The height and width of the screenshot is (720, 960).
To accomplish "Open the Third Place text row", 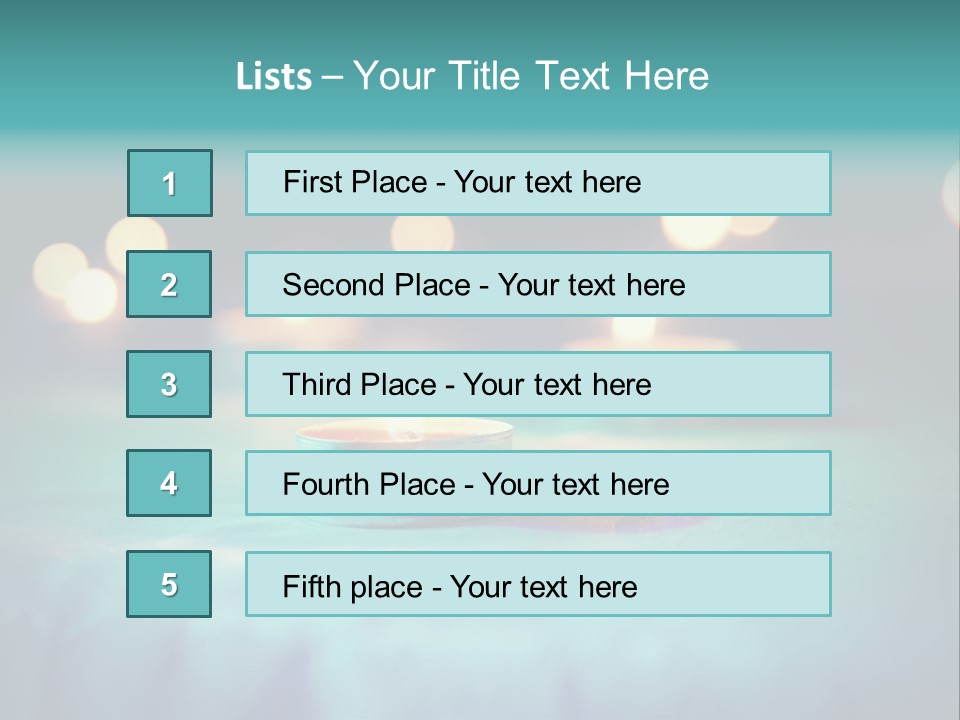I will [538, 384].
